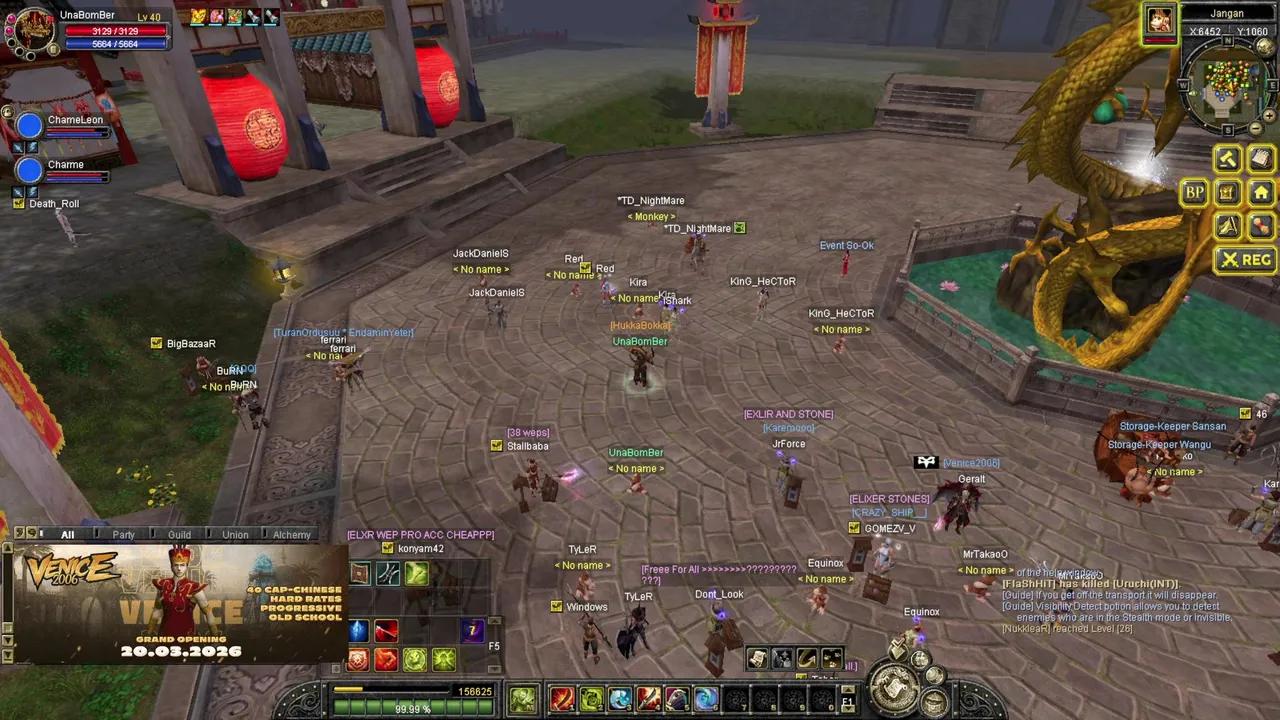Toggle the Death_Roll party entry icon
Screen dimensions: 1280x720
coord(19,203)
